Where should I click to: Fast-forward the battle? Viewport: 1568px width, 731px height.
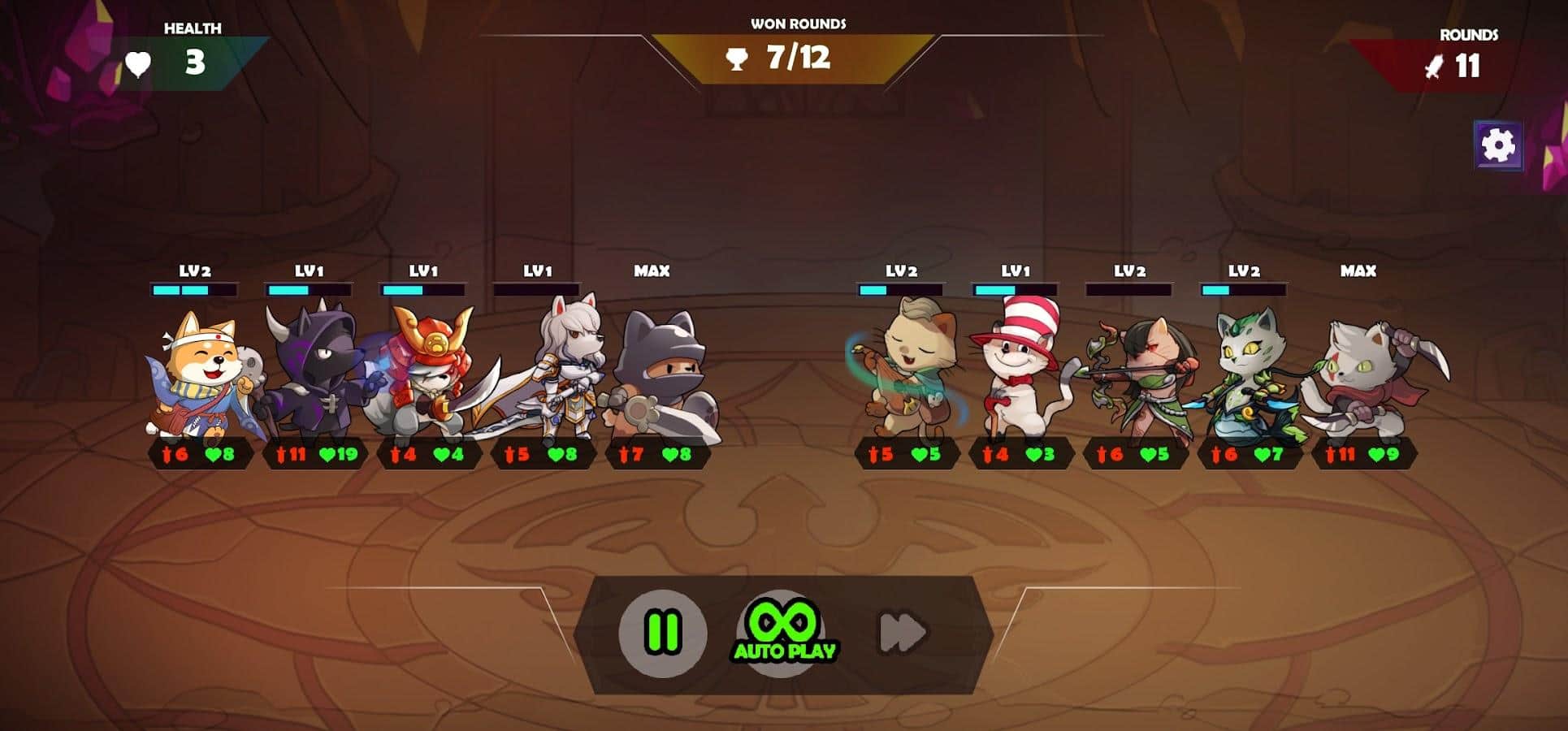[903, 633]
